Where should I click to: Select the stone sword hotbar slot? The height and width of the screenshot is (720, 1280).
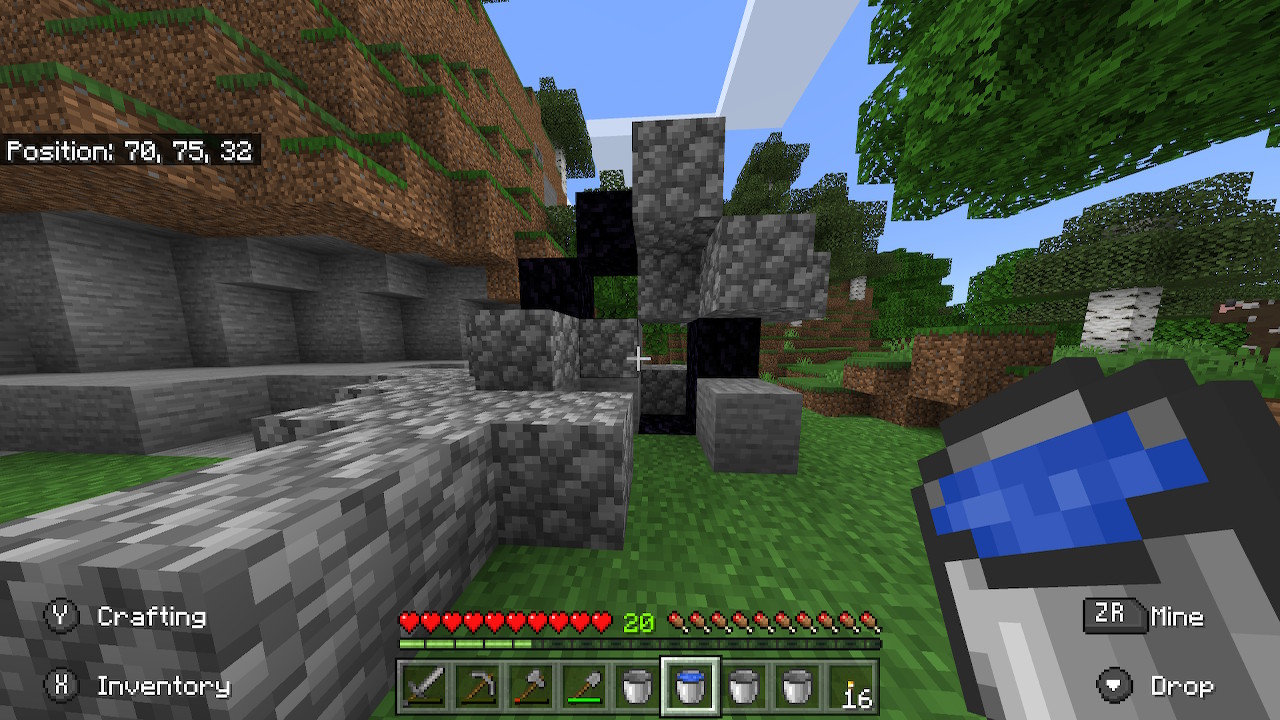(x=423, y=687)
